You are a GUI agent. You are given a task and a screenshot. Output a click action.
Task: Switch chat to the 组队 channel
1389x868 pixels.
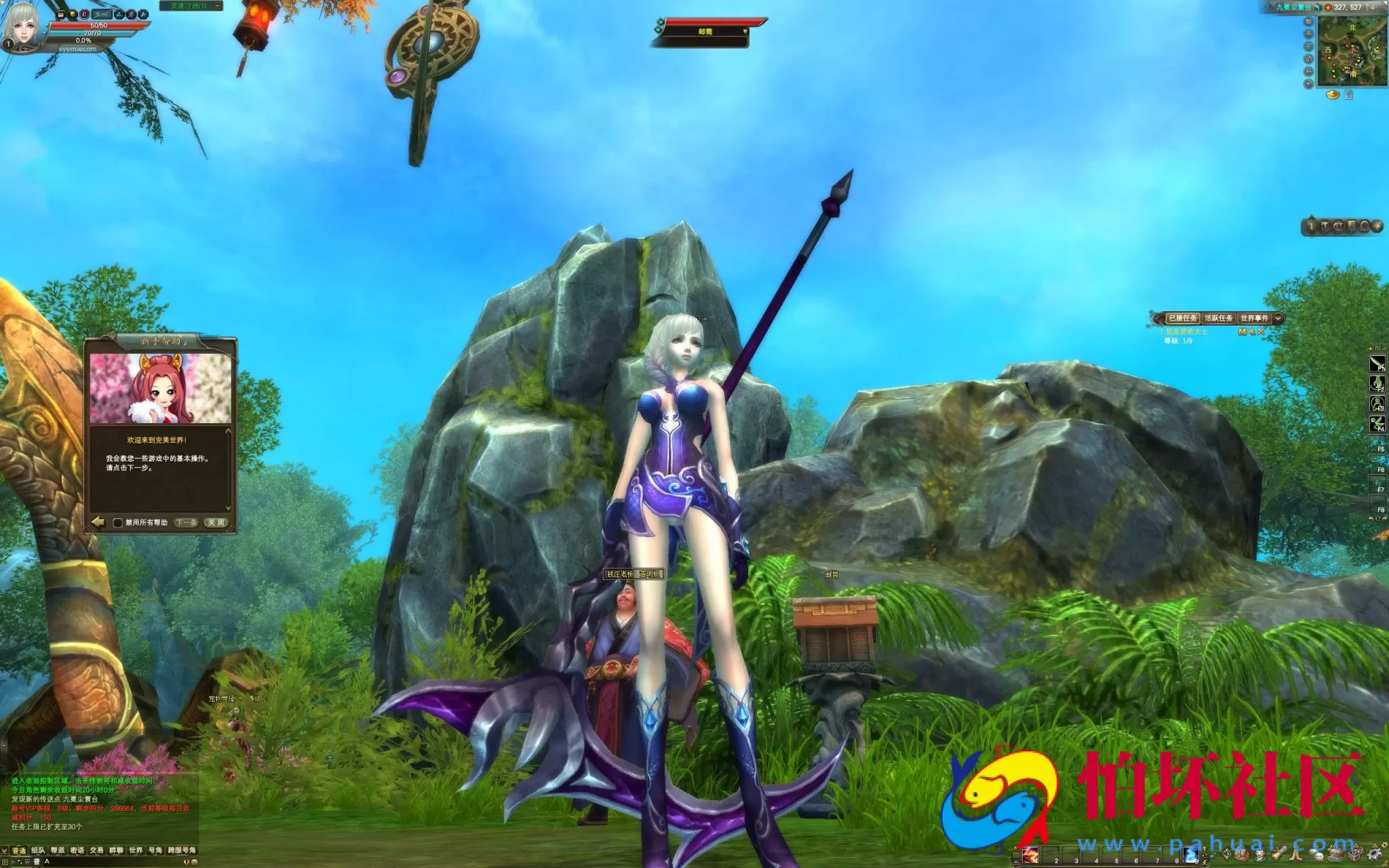point(38,850)
